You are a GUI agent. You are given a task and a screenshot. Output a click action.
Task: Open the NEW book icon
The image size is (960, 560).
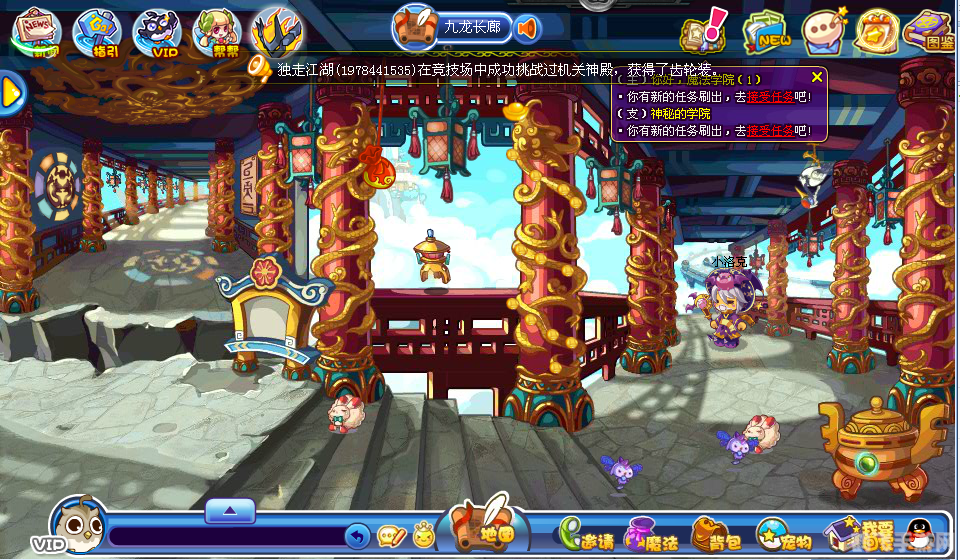763,32
